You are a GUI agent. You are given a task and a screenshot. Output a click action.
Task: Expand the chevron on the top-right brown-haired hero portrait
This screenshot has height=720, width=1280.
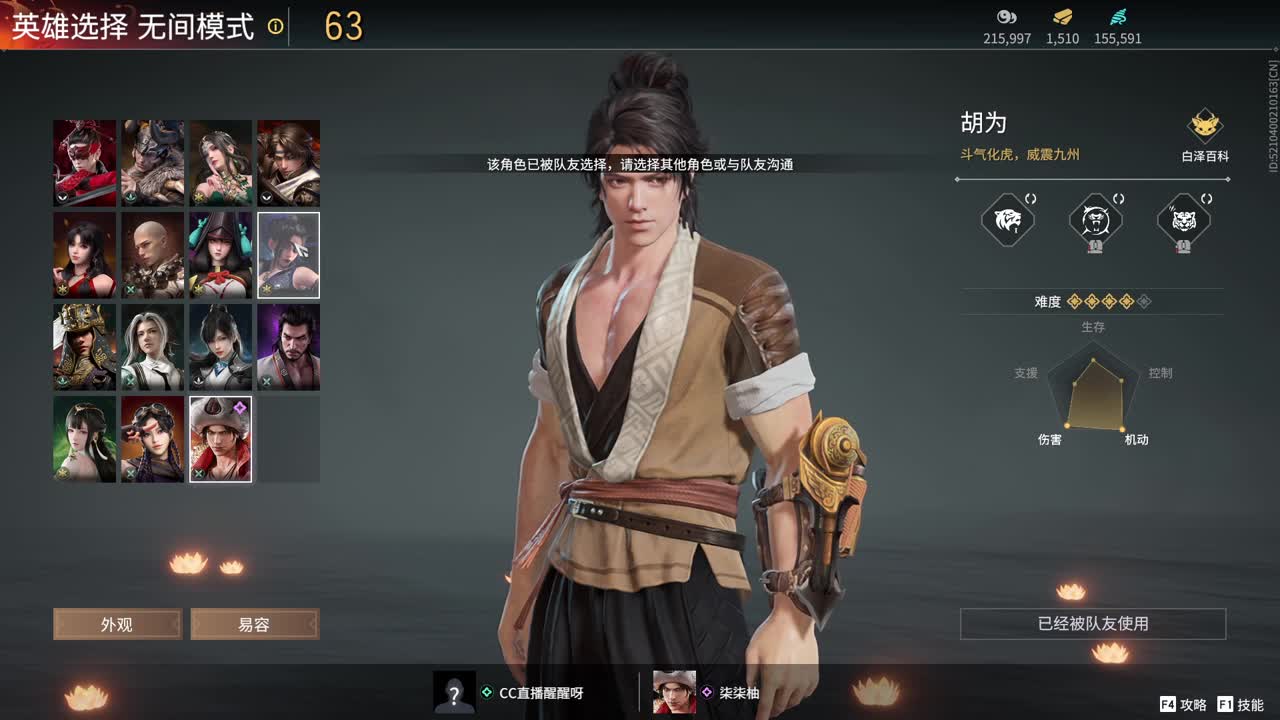pos(265,197)
